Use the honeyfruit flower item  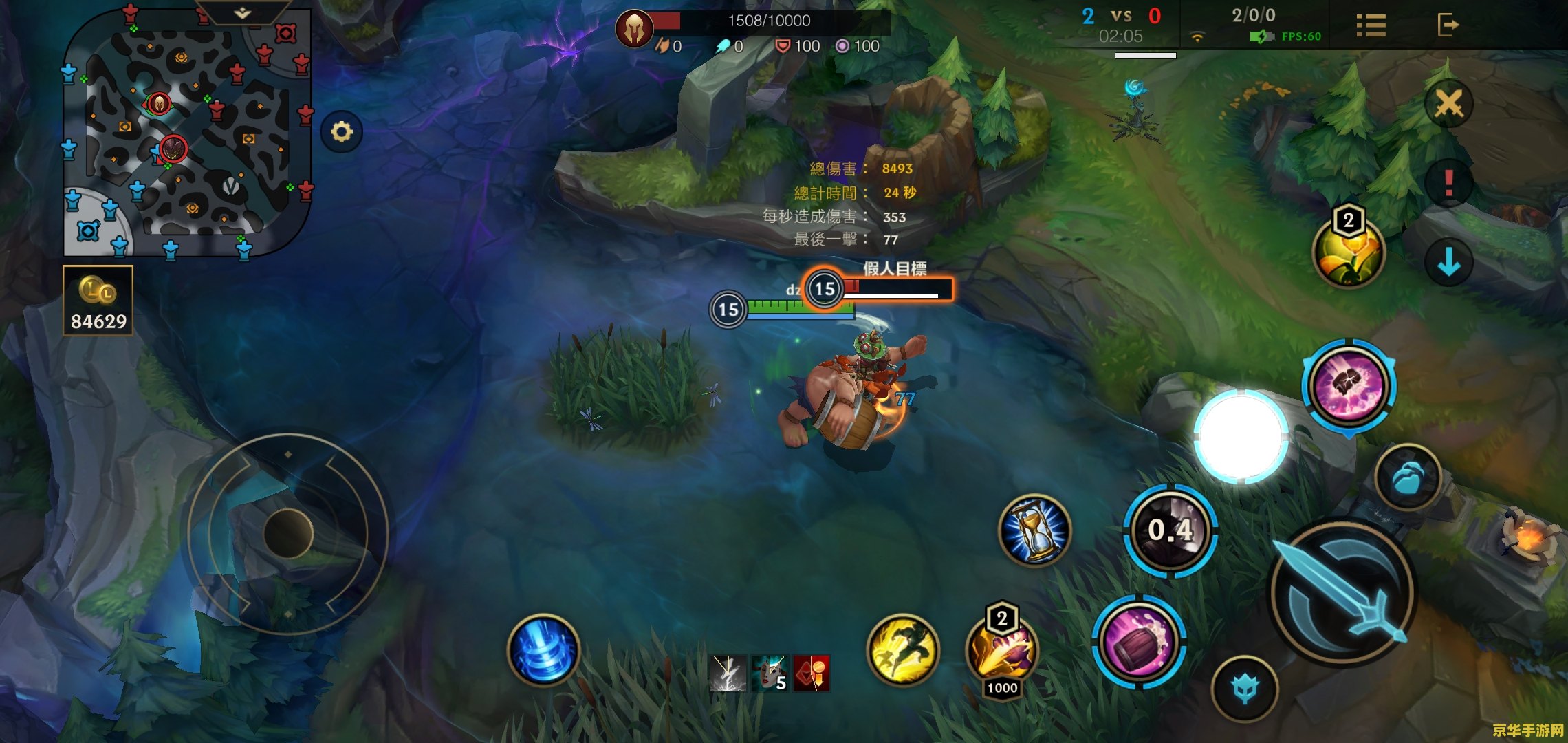click(x=1348, y=252)
